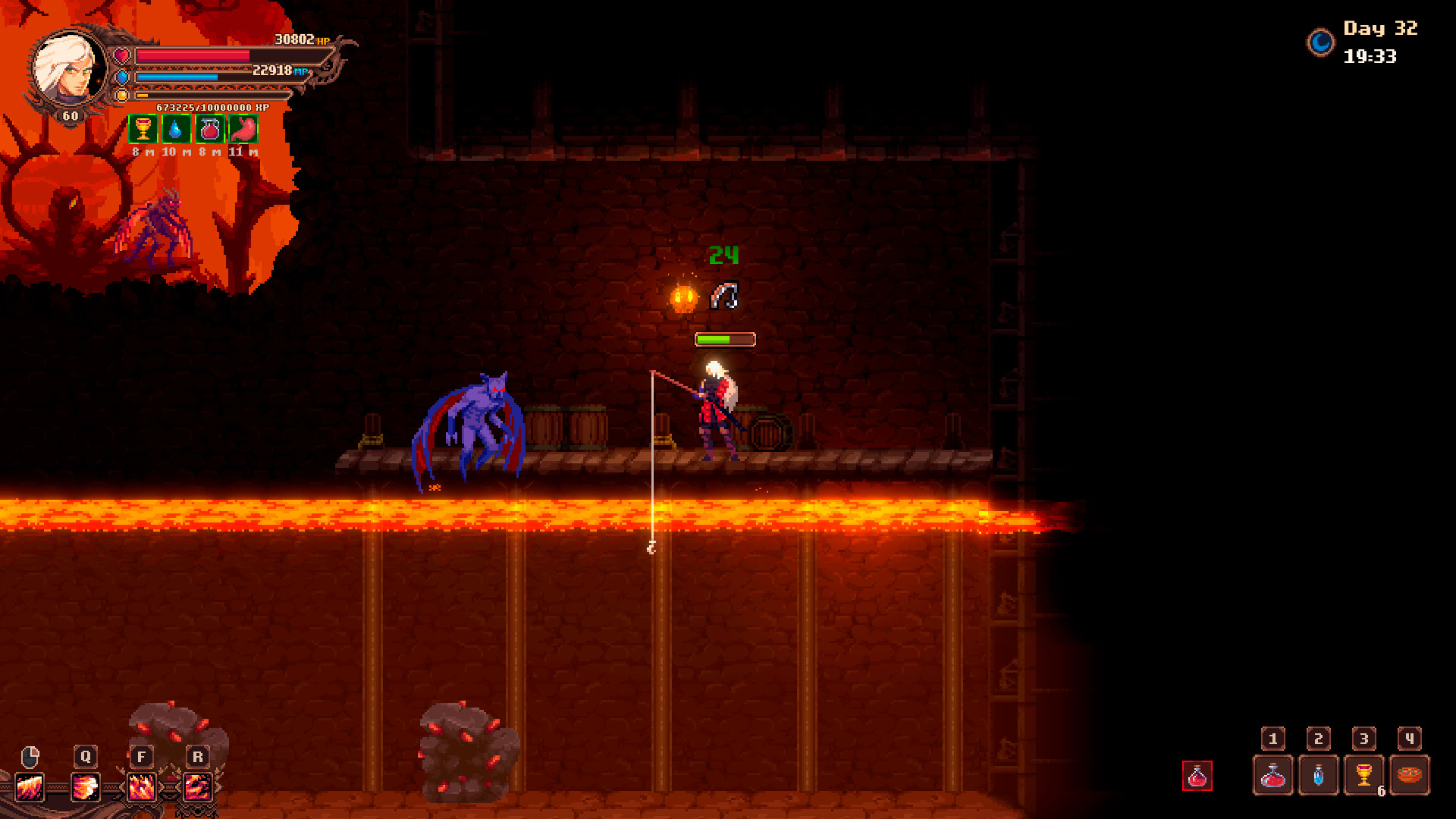
Task: Click the red-bordered potion cooldown icon
Action: 1197,776
